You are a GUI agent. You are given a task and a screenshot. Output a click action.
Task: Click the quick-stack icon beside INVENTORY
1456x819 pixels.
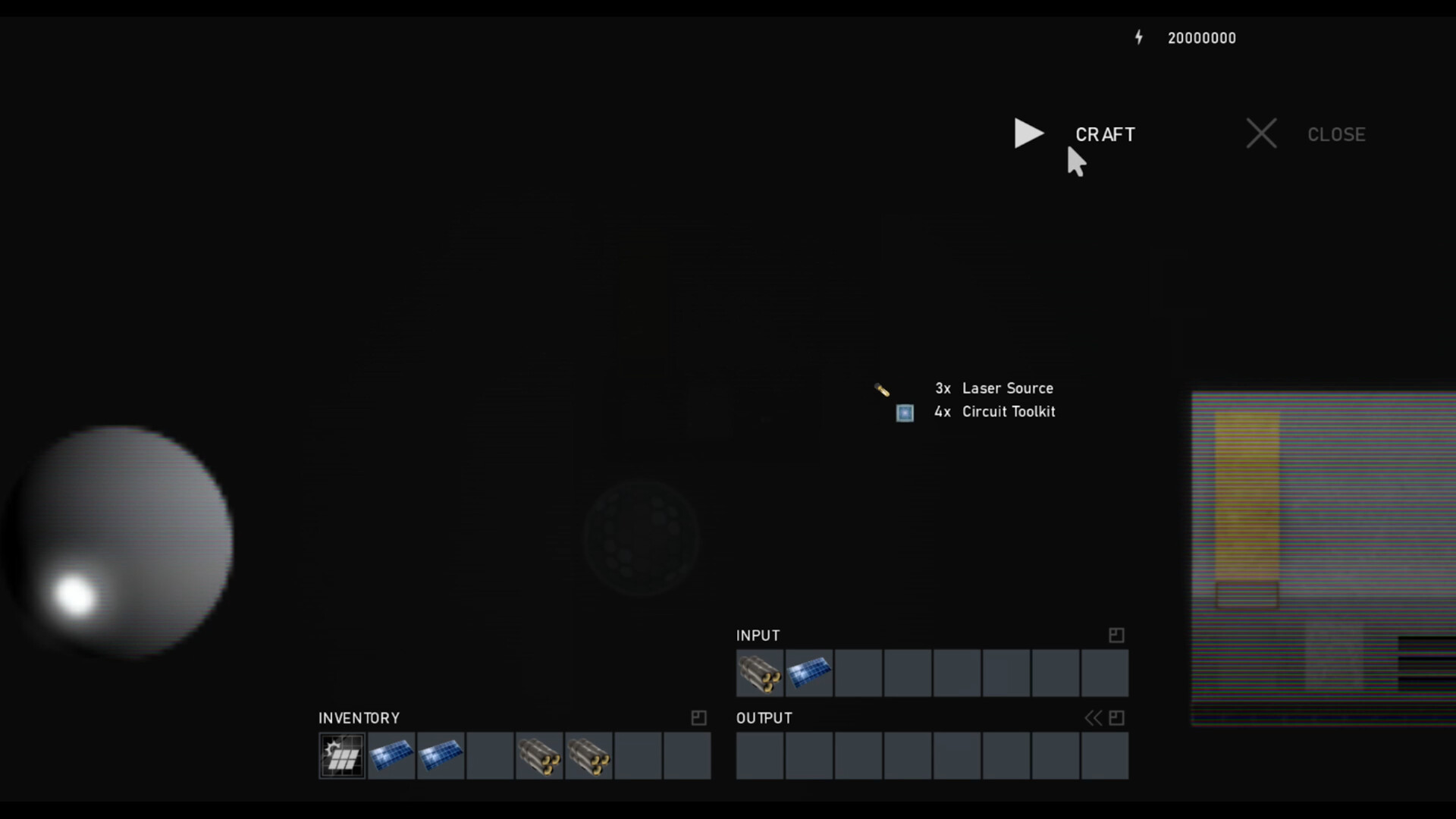tap(698, 718)
